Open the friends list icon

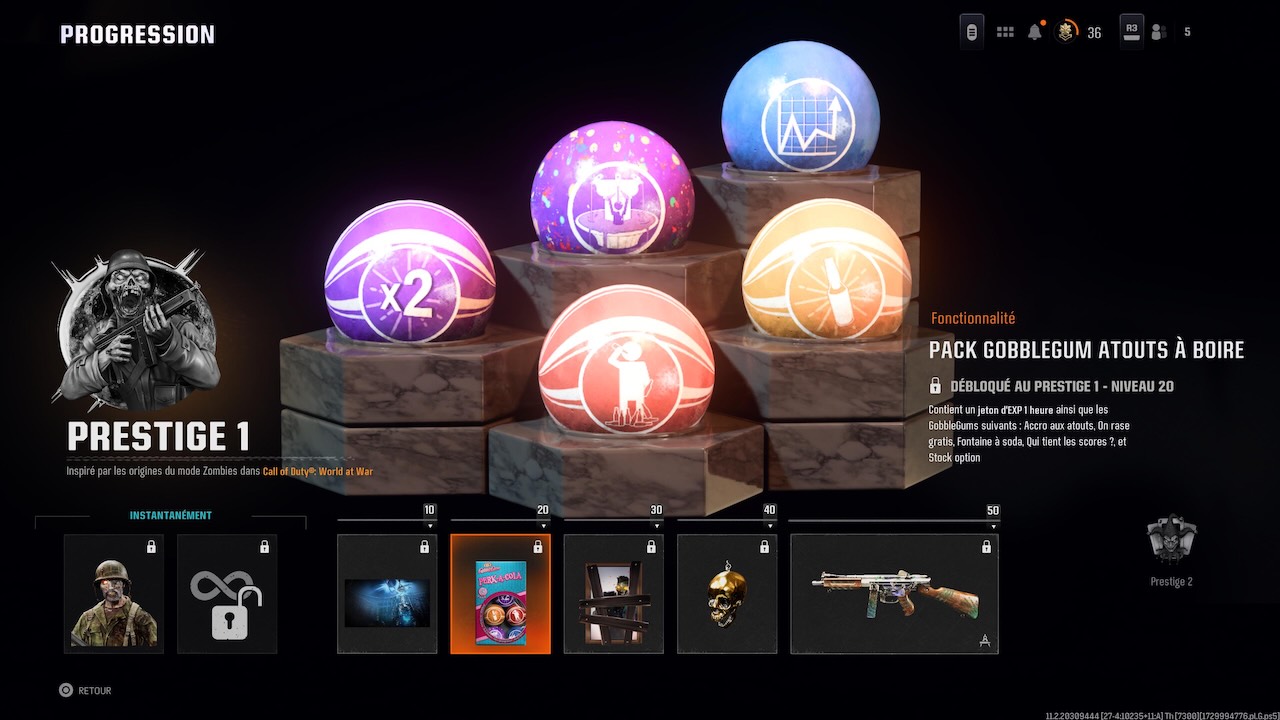point(1159,32)
